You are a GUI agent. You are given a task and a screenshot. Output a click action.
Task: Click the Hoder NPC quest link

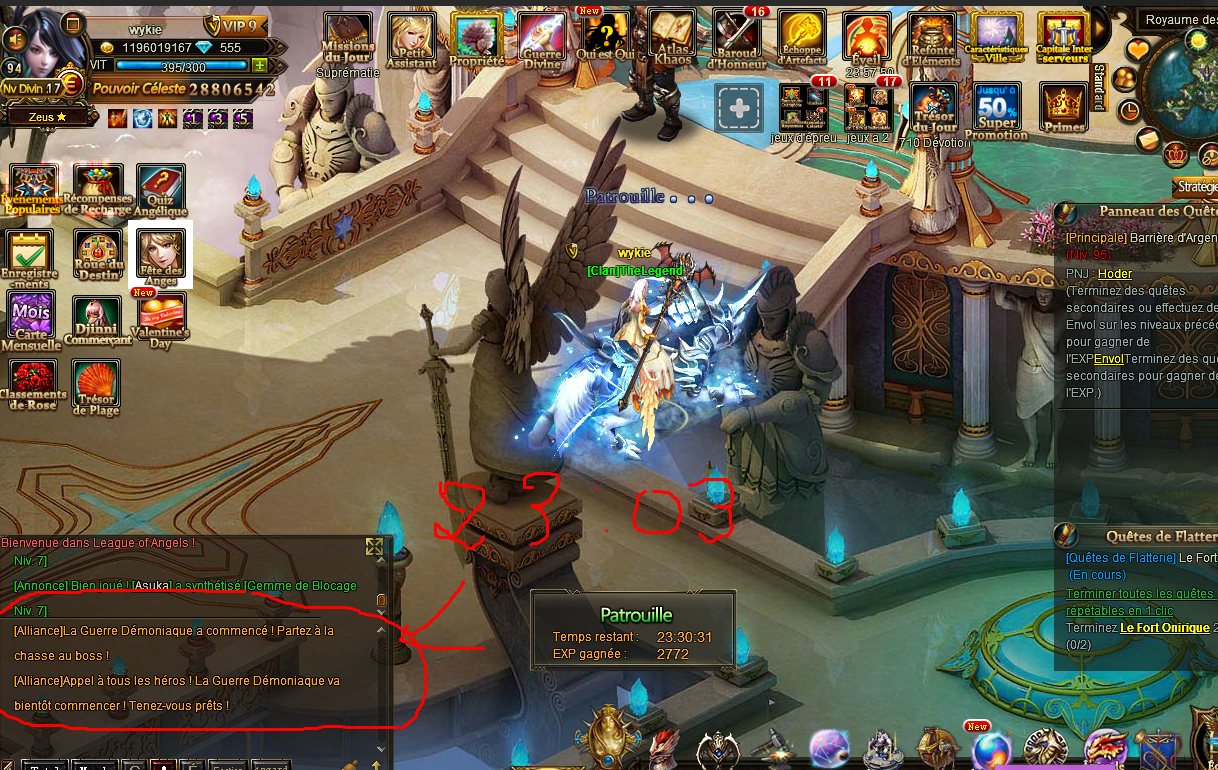pos(1114,274)
